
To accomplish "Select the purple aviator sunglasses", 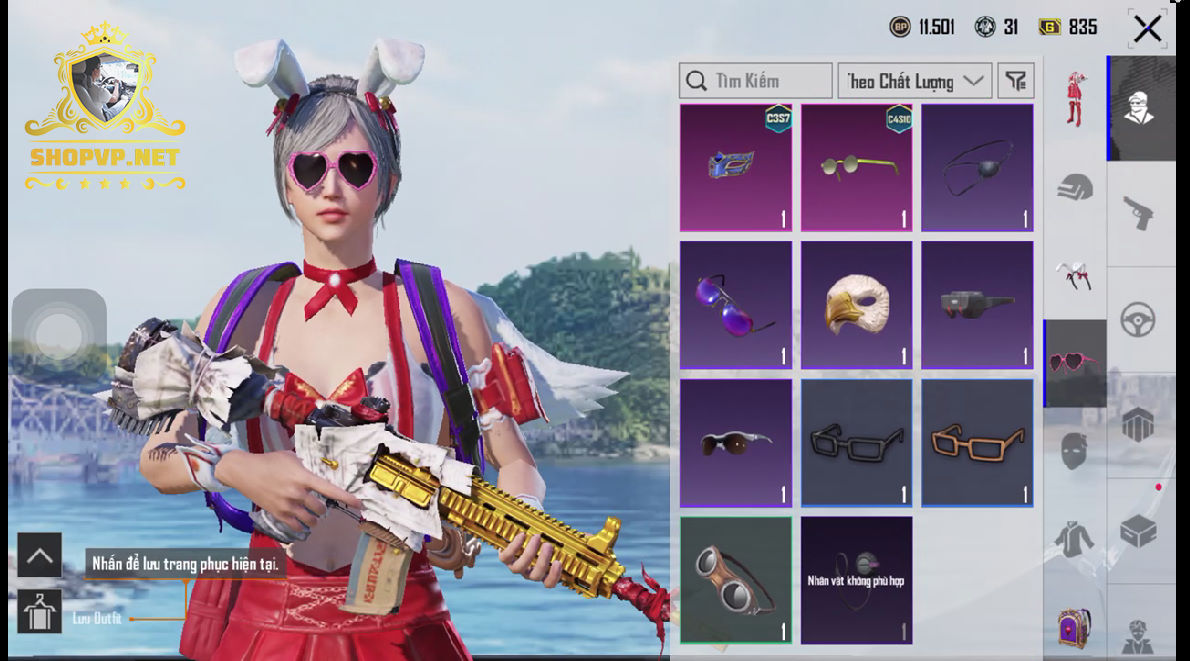I will point(736,305).
